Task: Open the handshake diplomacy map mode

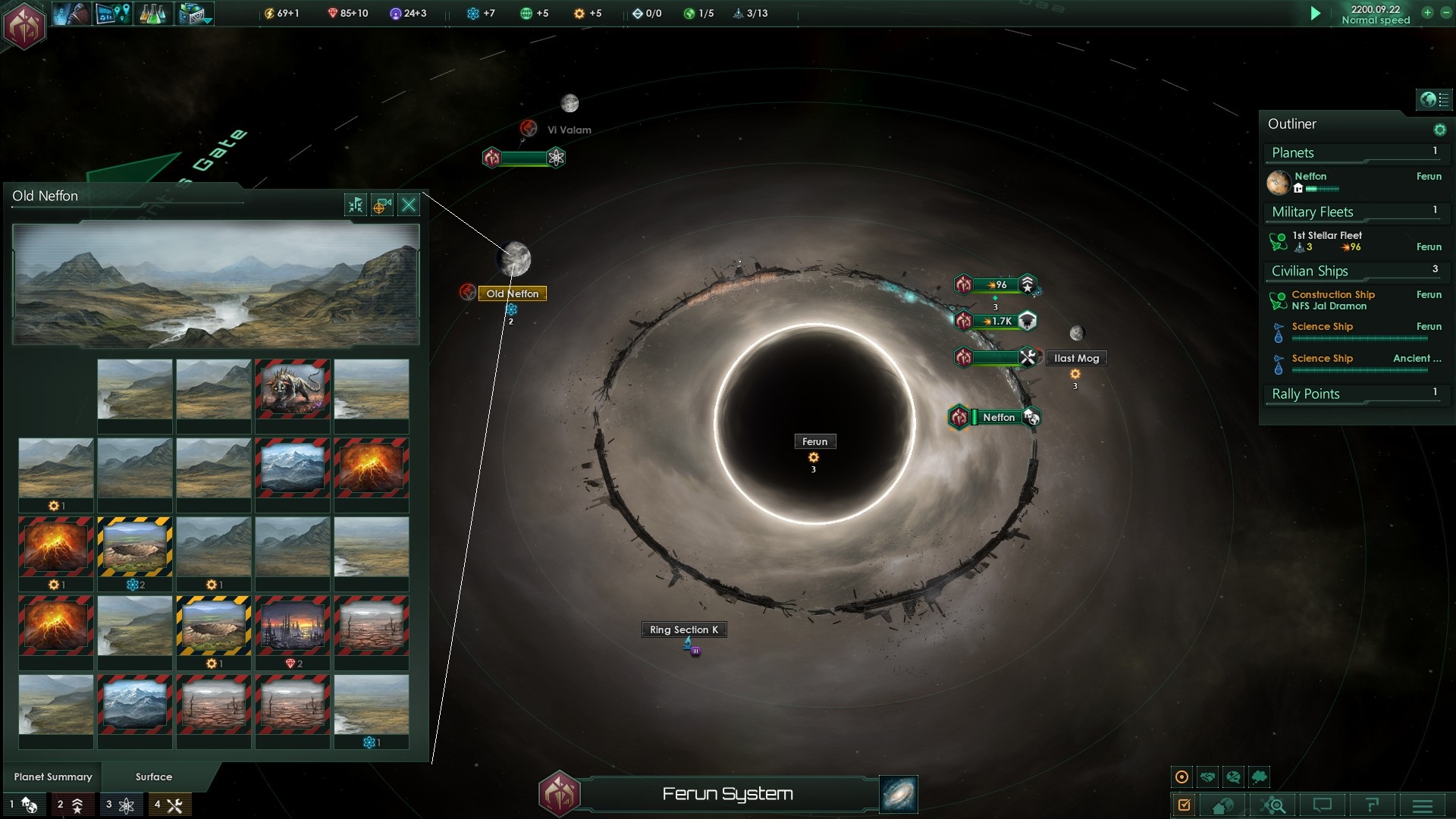Action: point(1208,777)
